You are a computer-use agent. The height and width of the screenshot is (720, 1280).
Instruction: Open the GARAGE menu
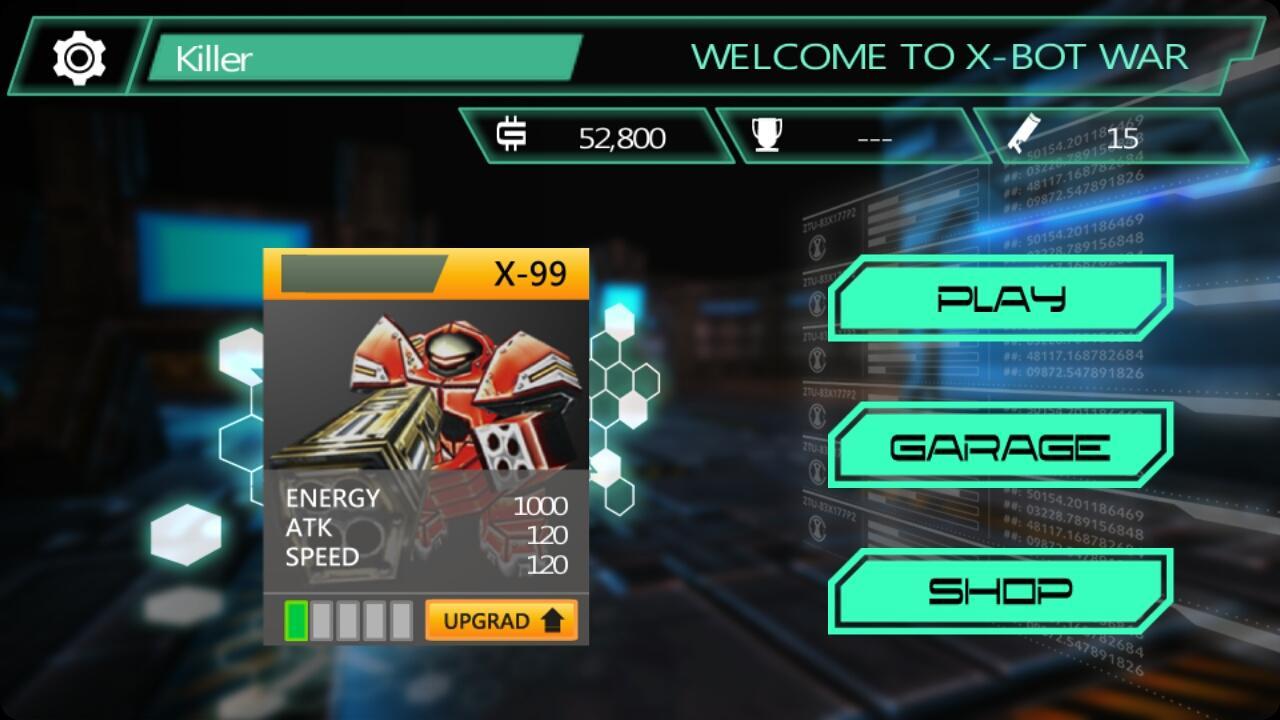(1000, 444)
